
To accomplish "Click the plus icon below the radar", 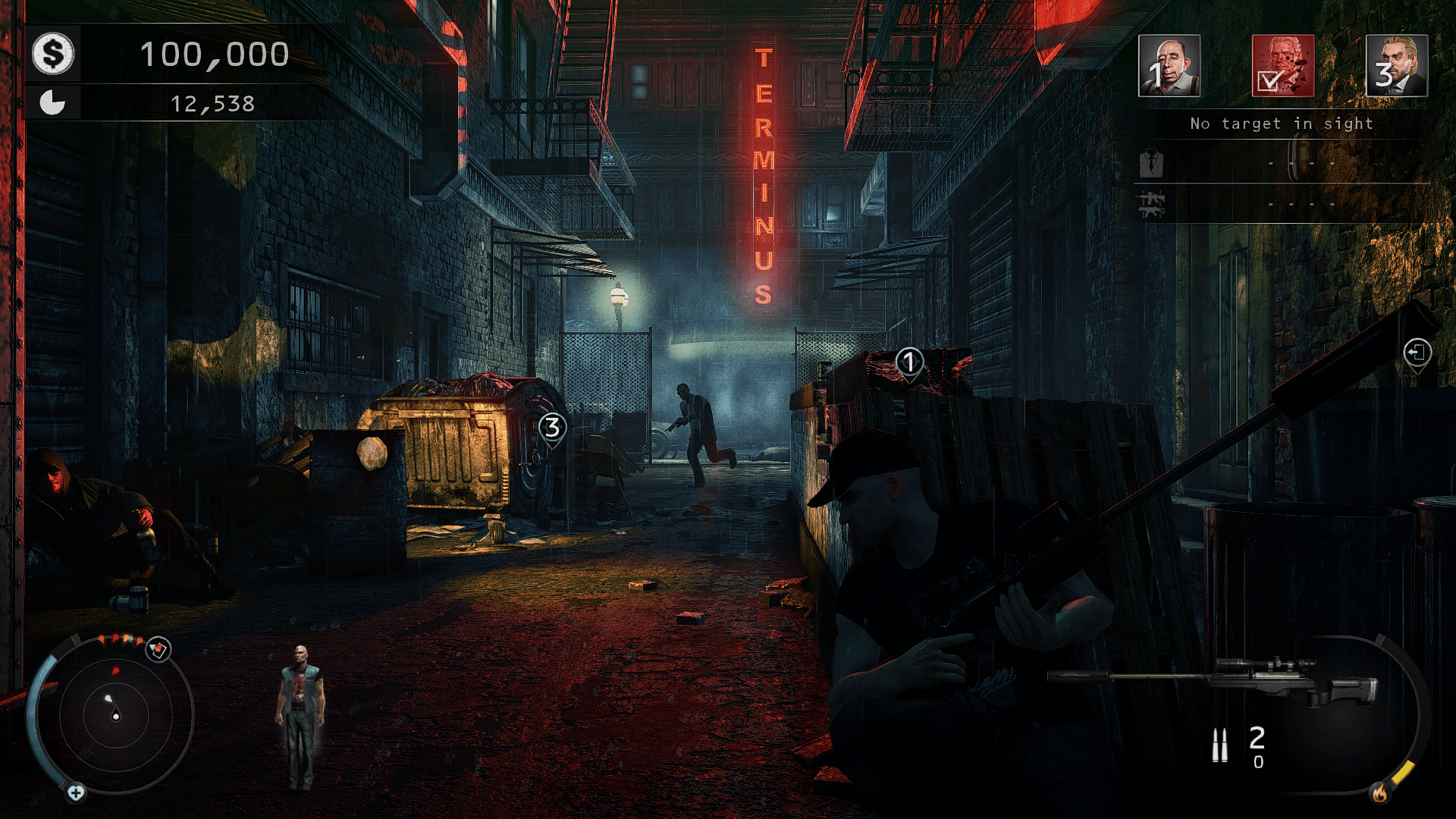I will 76,793.
